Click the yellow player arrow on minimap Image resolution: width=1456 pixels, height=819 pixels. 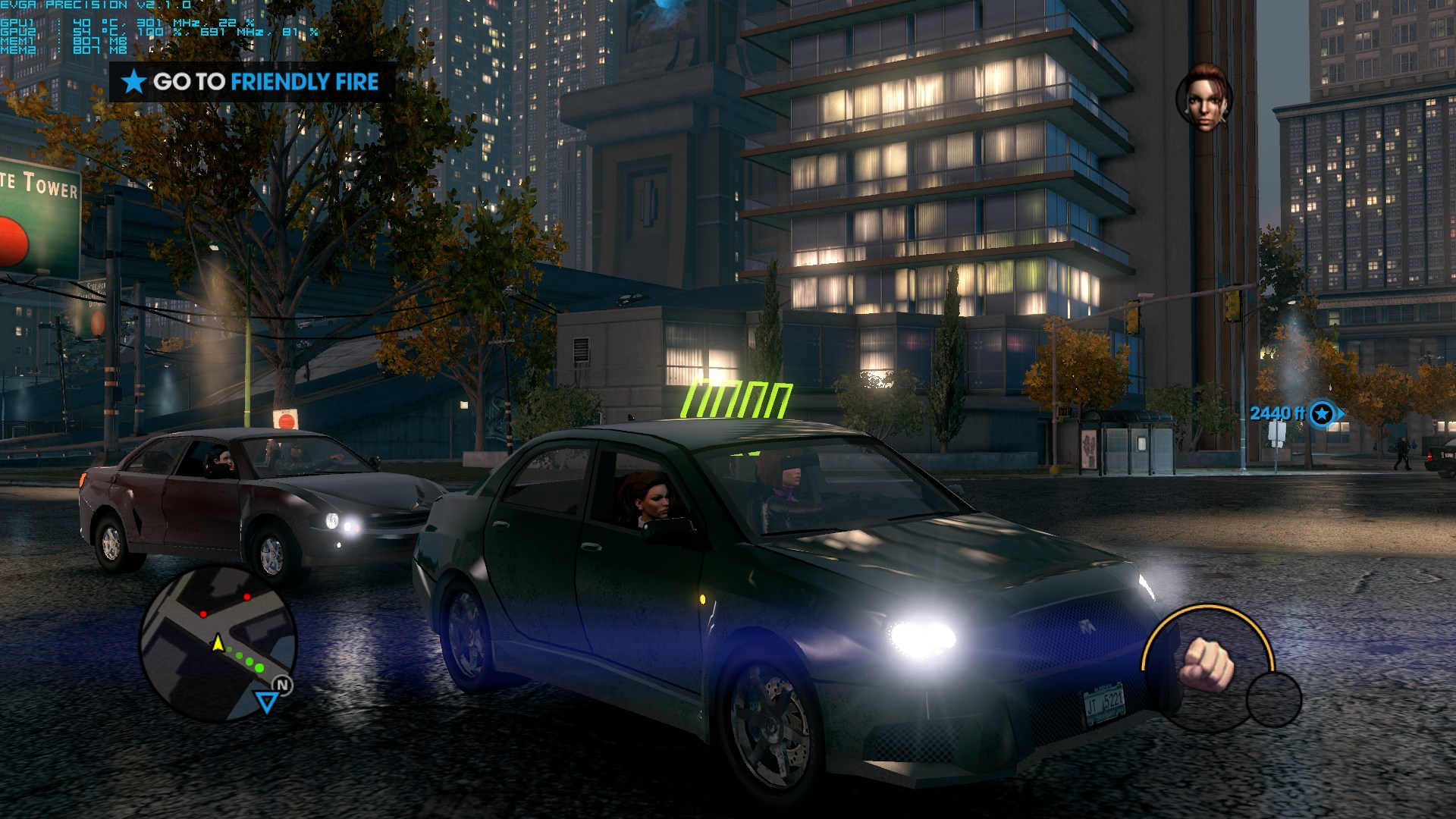(x=218, y=643)
